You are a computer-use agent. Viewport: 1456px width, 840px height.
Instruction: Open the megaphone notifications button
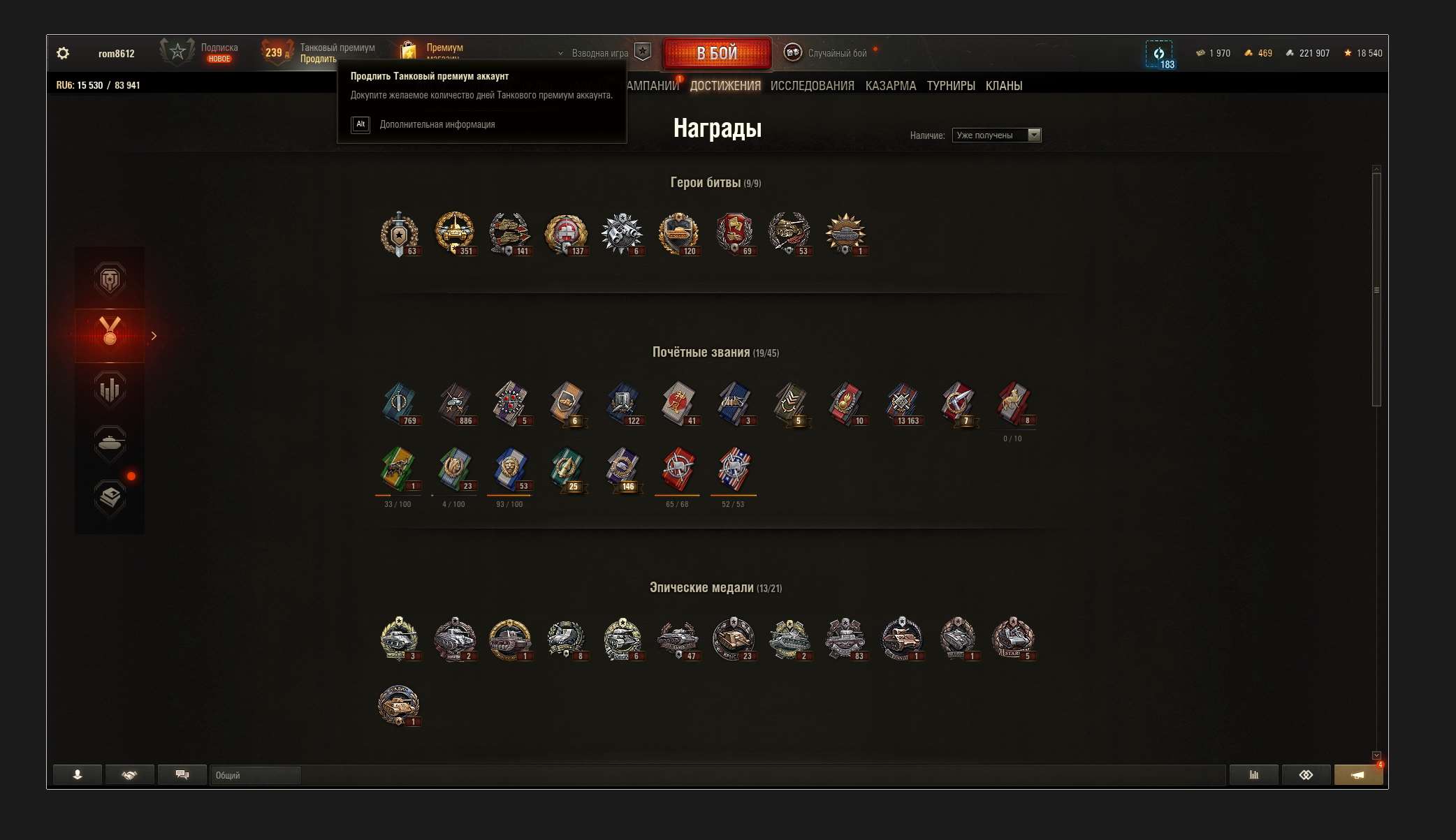pos(1357,775)
